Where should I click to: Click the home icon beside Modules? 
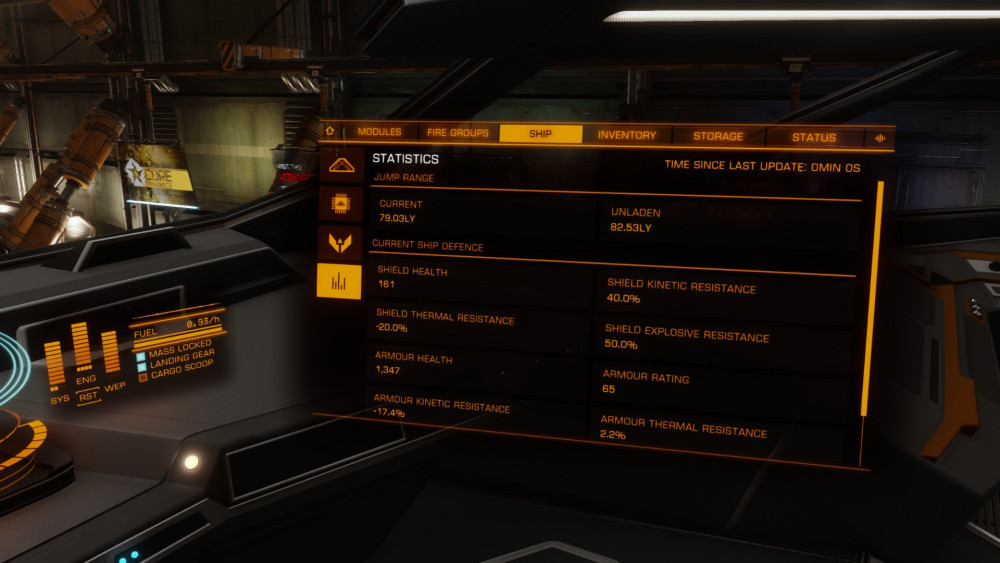pos(329,131)
